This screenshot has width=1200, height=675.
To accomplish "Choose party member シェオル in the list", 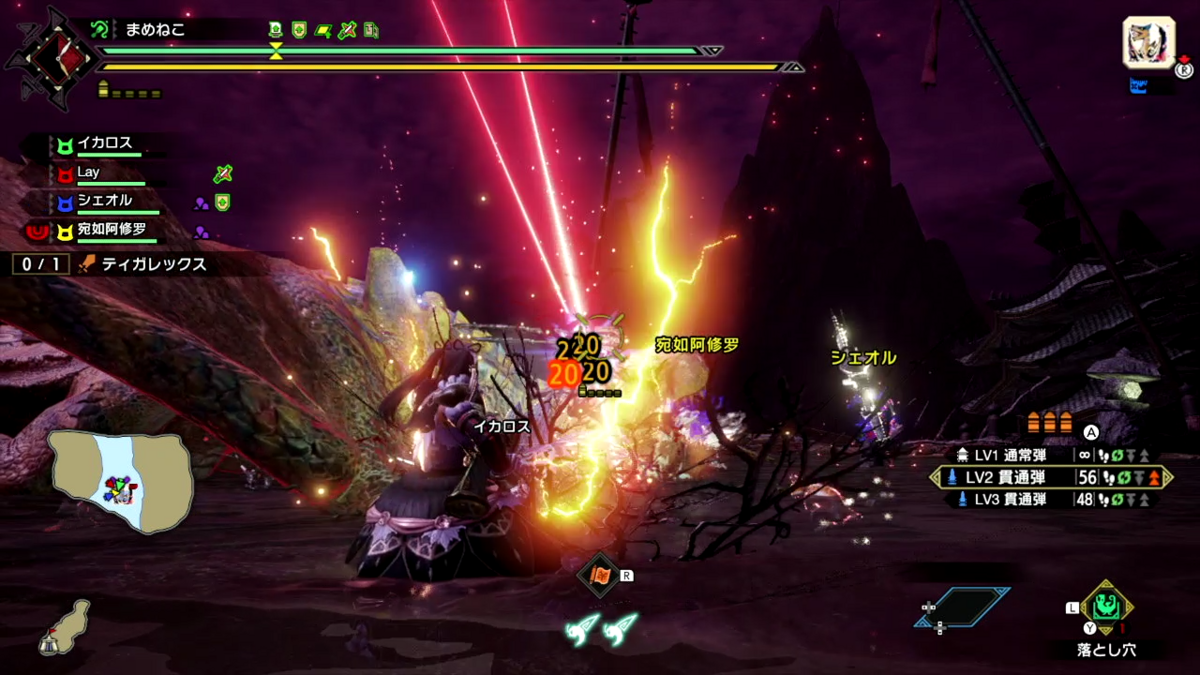I will pyautogui.click(x=105, y=201).
